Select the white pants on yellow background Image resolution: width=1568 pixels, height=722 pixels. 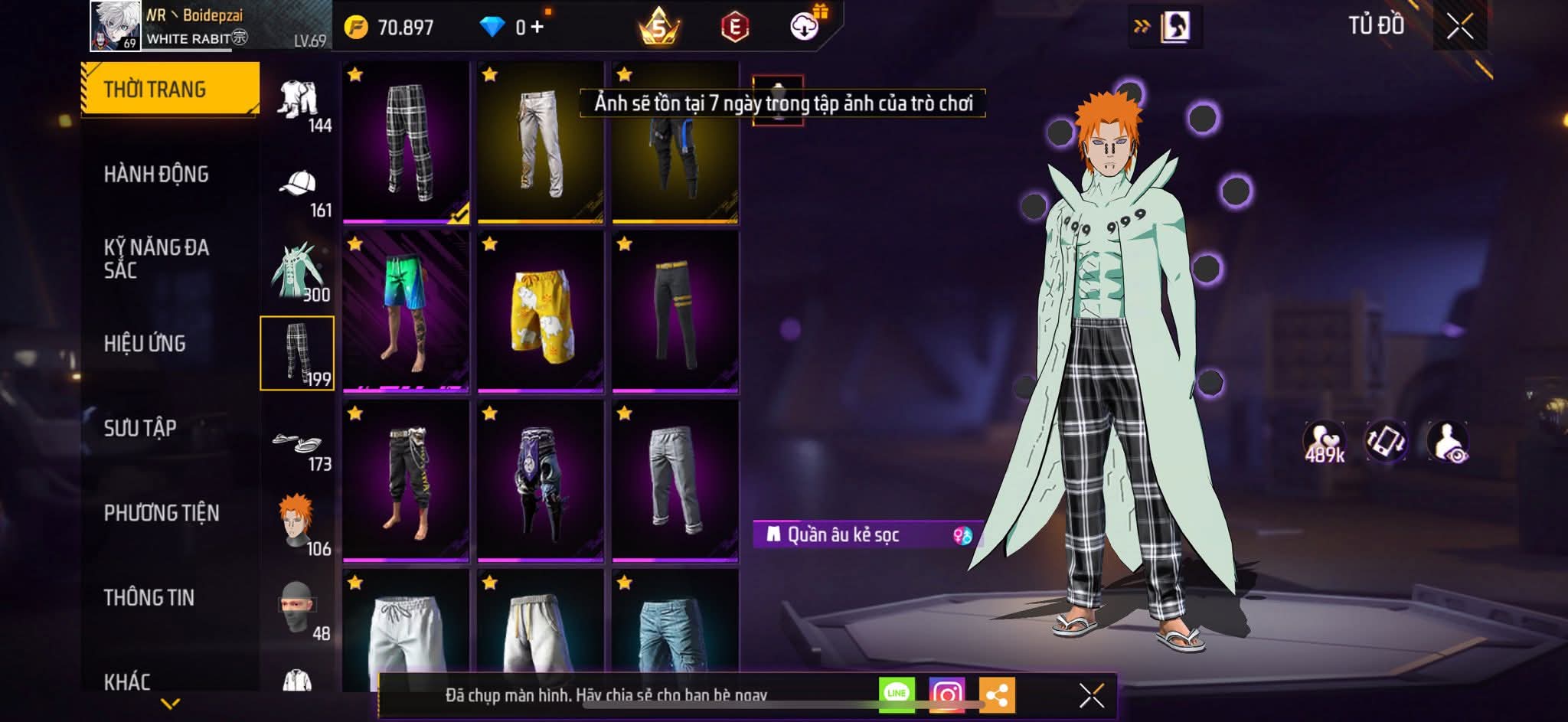click(541, 143)
